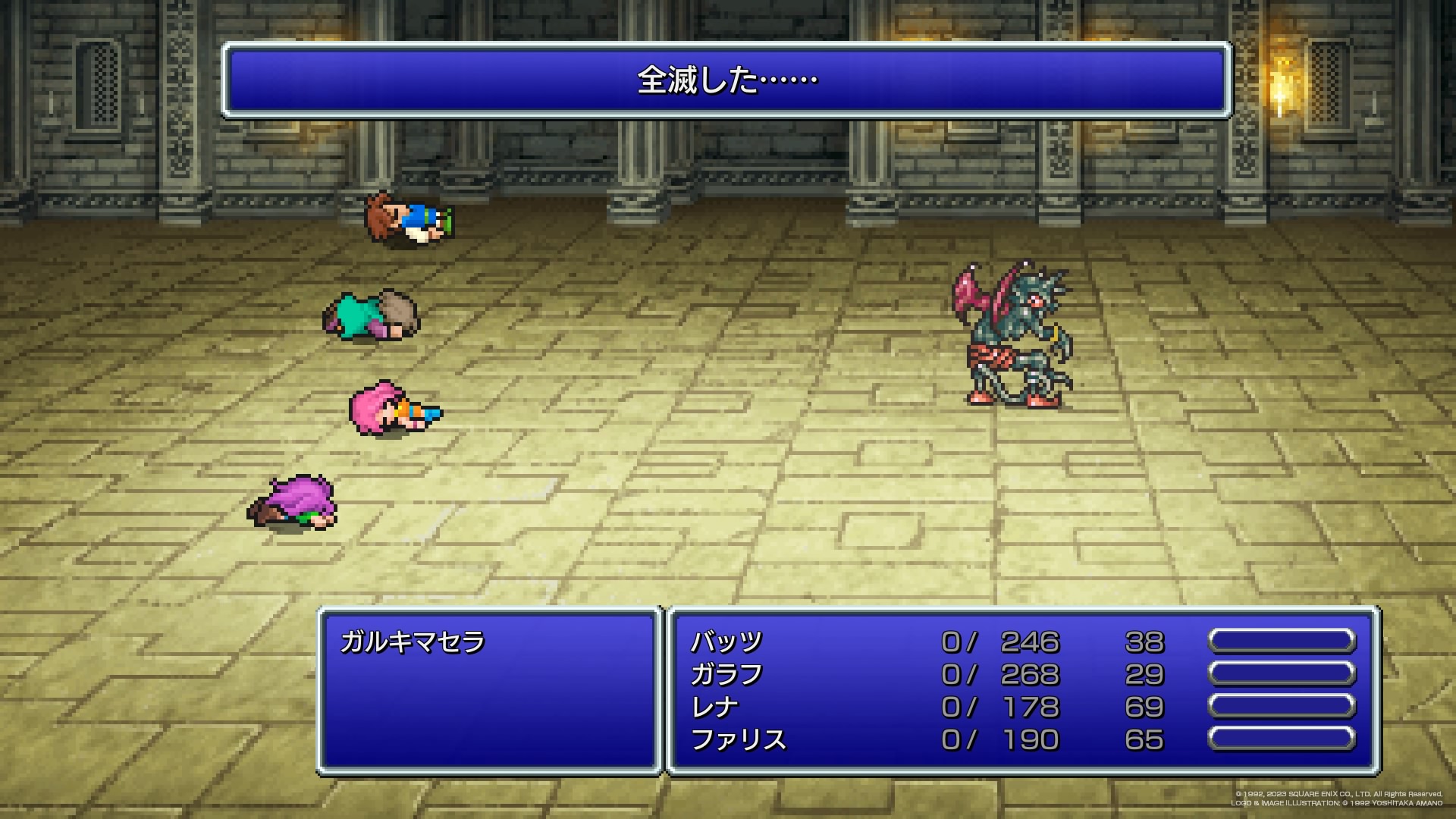Click ファリス in the party status window

[x=738, y=740]
